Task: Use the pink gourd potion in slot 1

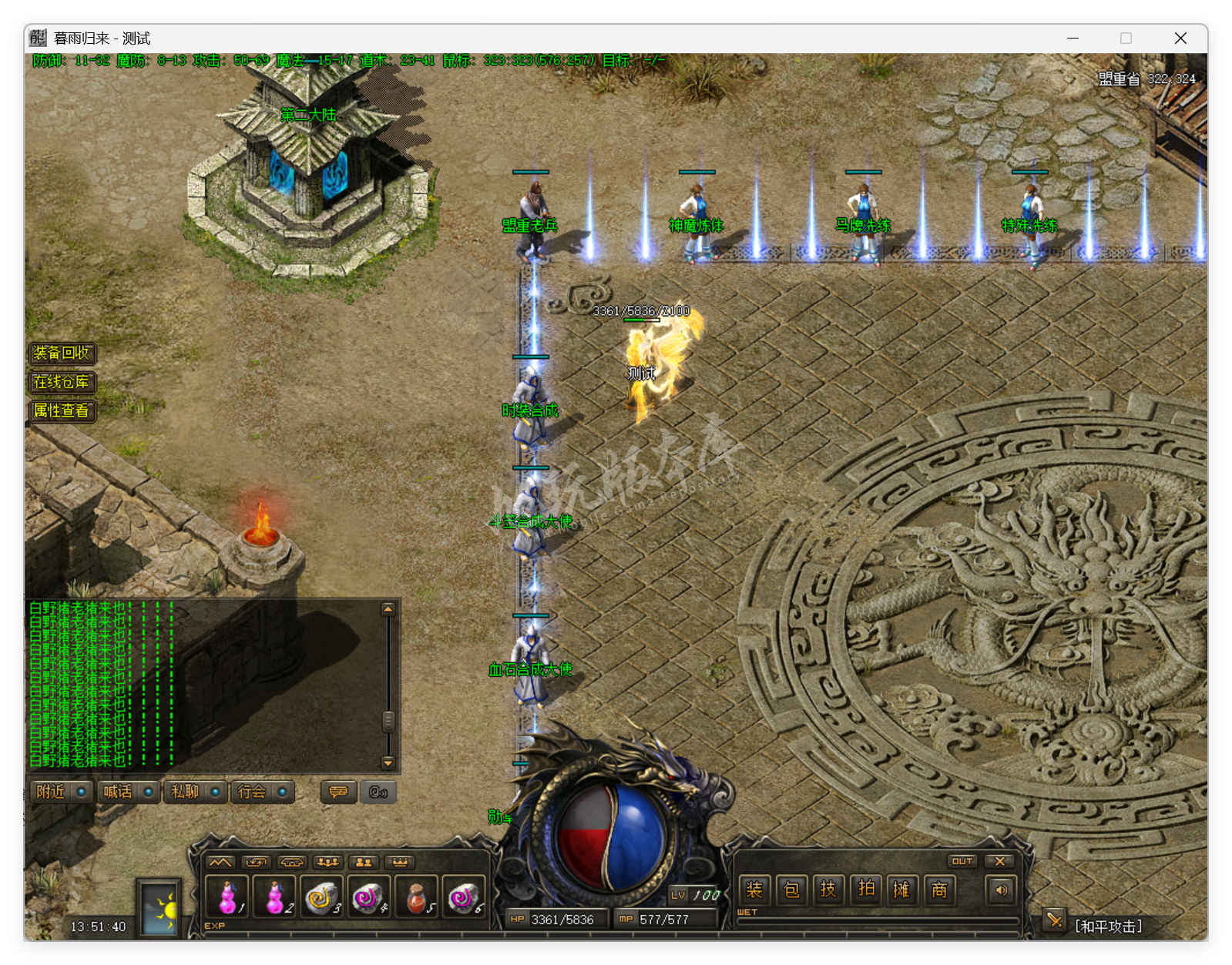Action: click(227, 896)
